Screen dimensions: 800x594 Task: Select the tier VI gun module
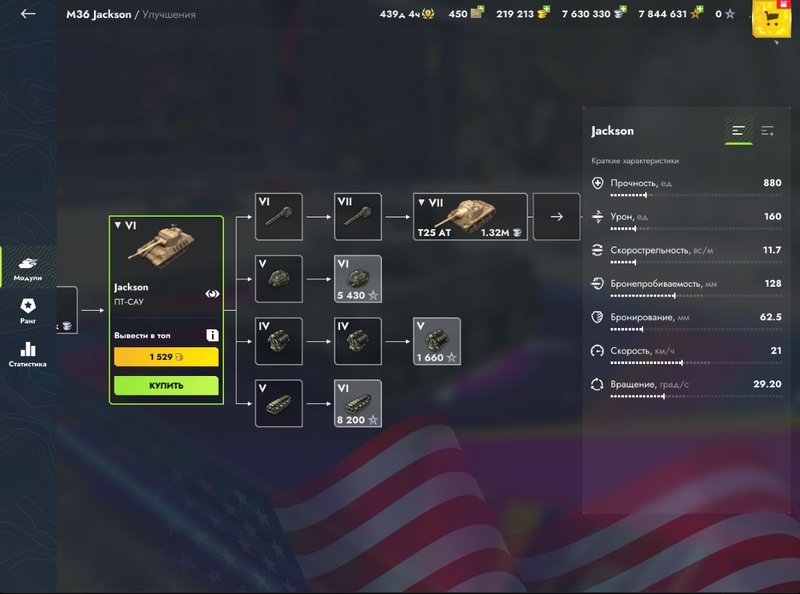(x=279, y=216)
